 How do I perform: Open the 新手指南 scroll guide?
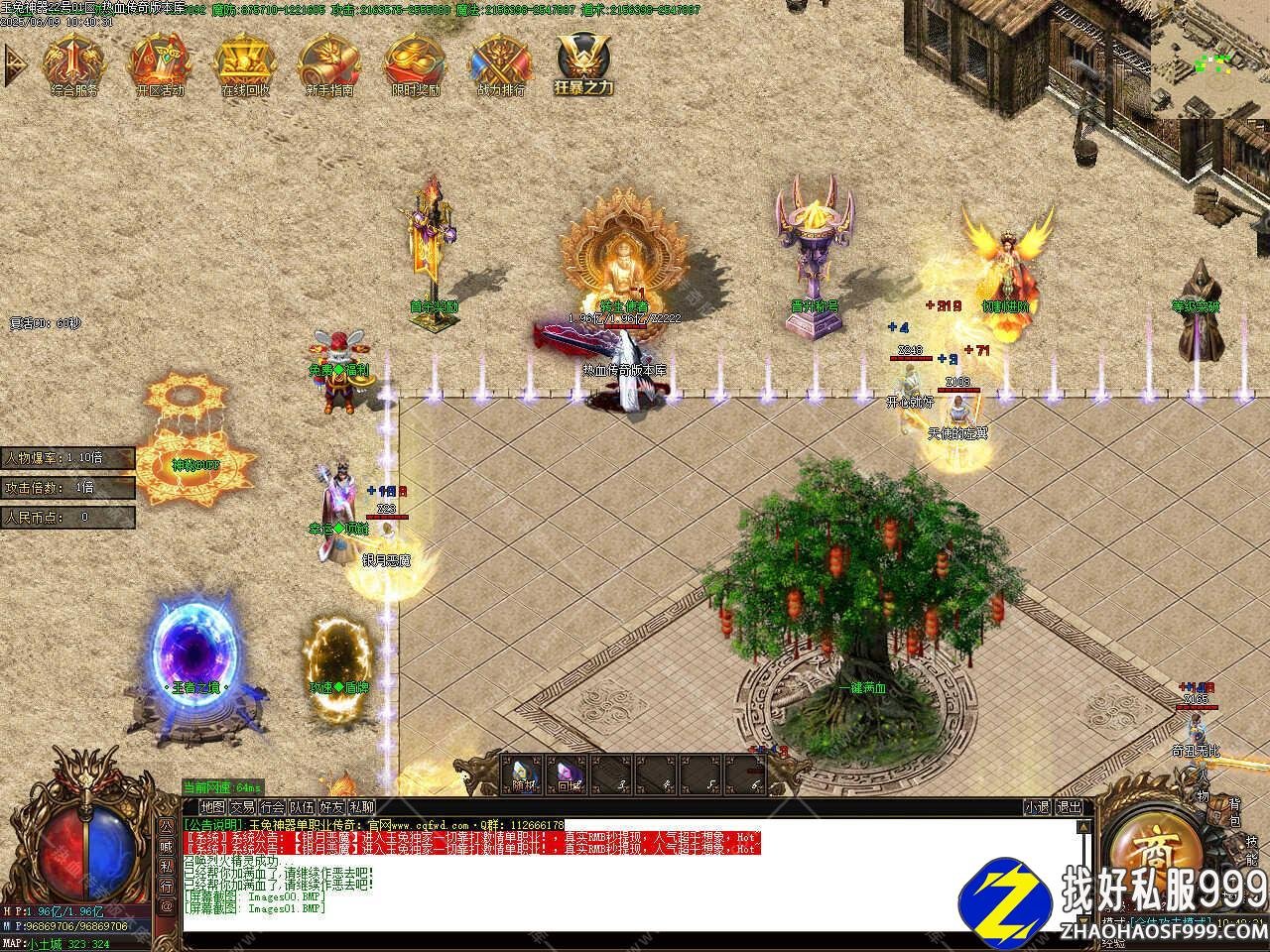[x=329, y=64]
